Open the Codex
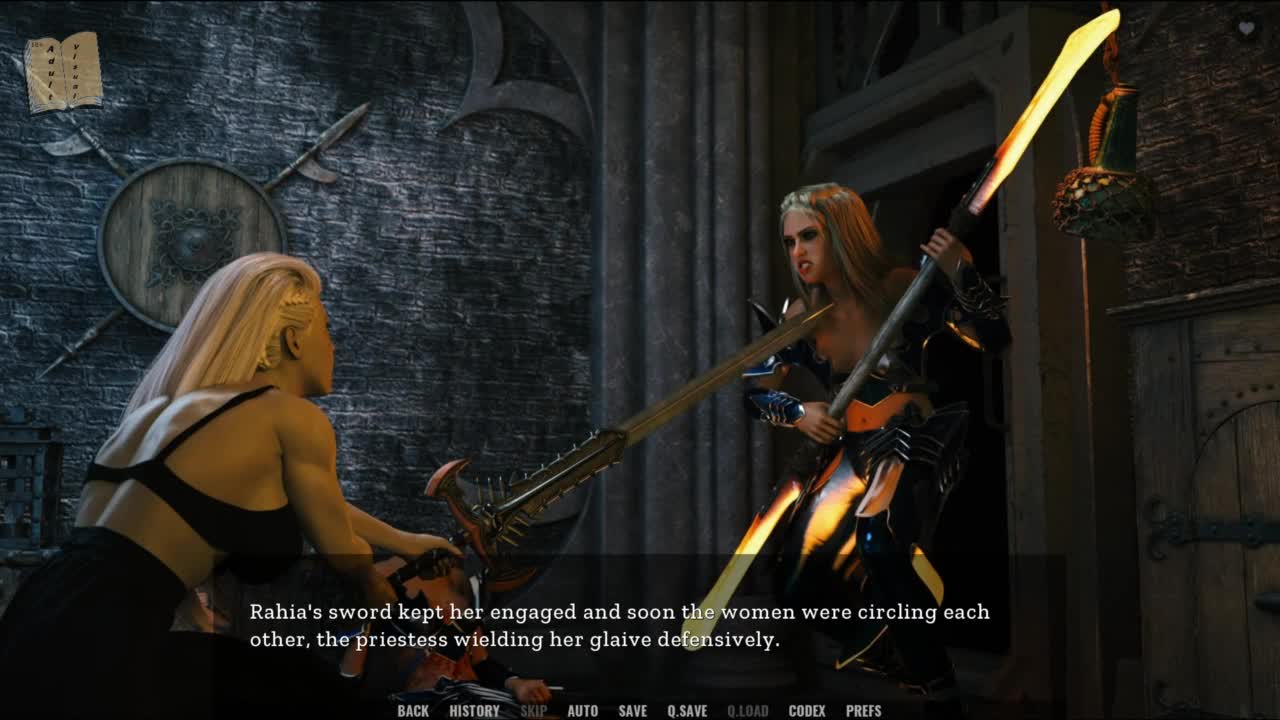Viewport: 1280px width, 720px height. 807,711
